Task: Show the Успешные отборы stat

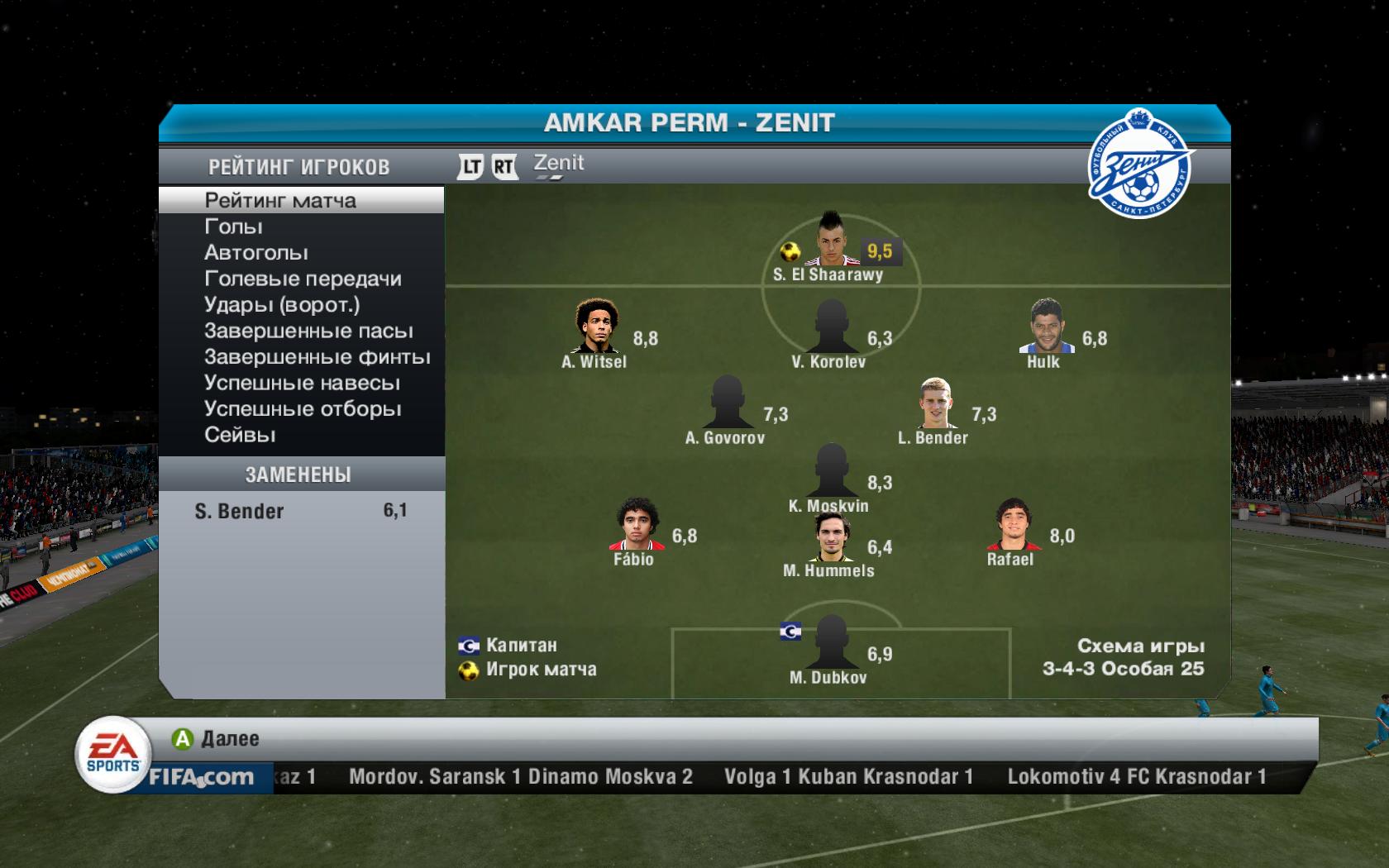Action: click(303, 409)
